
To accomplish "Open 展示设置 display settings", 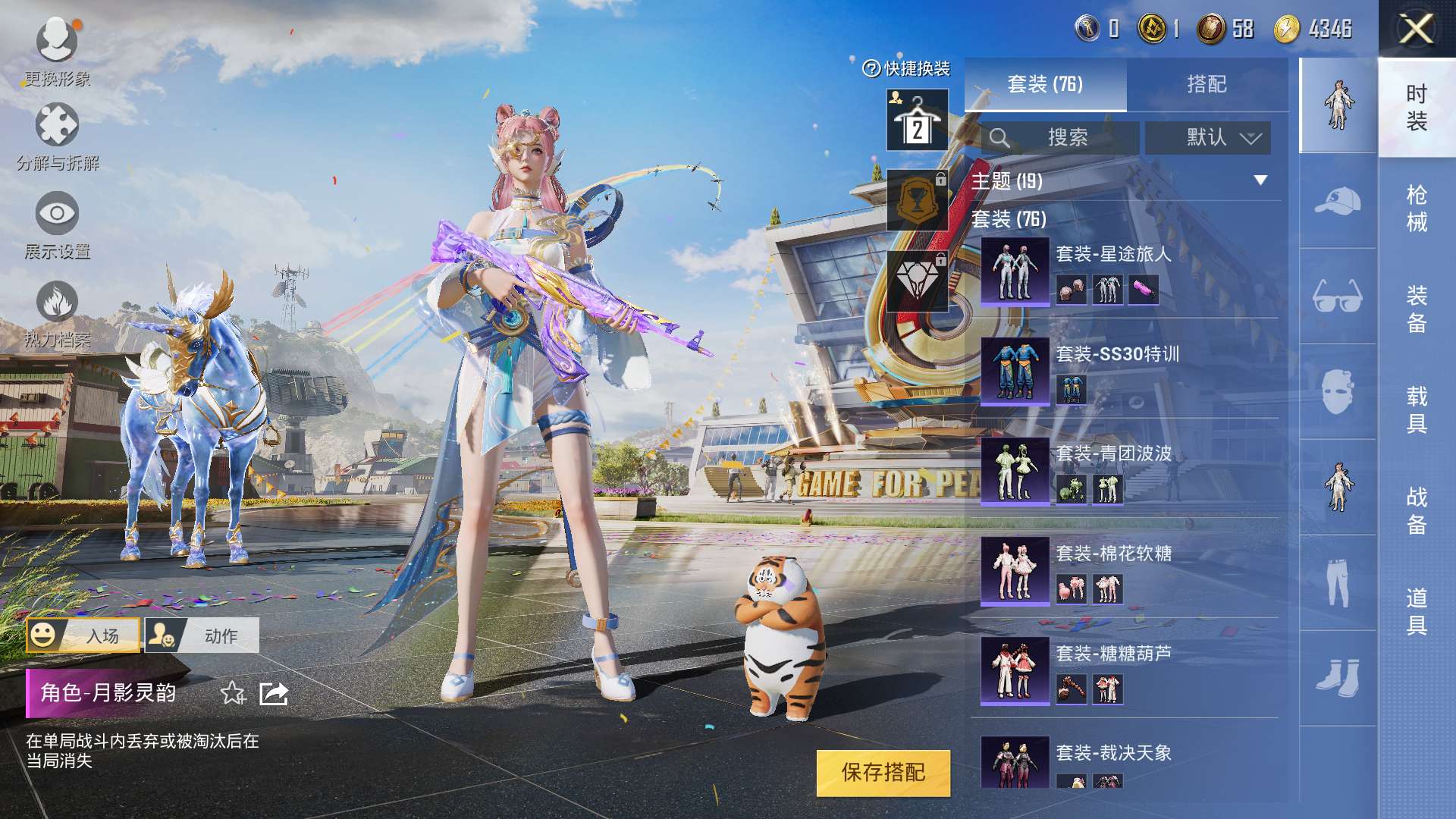I will 57,225.
